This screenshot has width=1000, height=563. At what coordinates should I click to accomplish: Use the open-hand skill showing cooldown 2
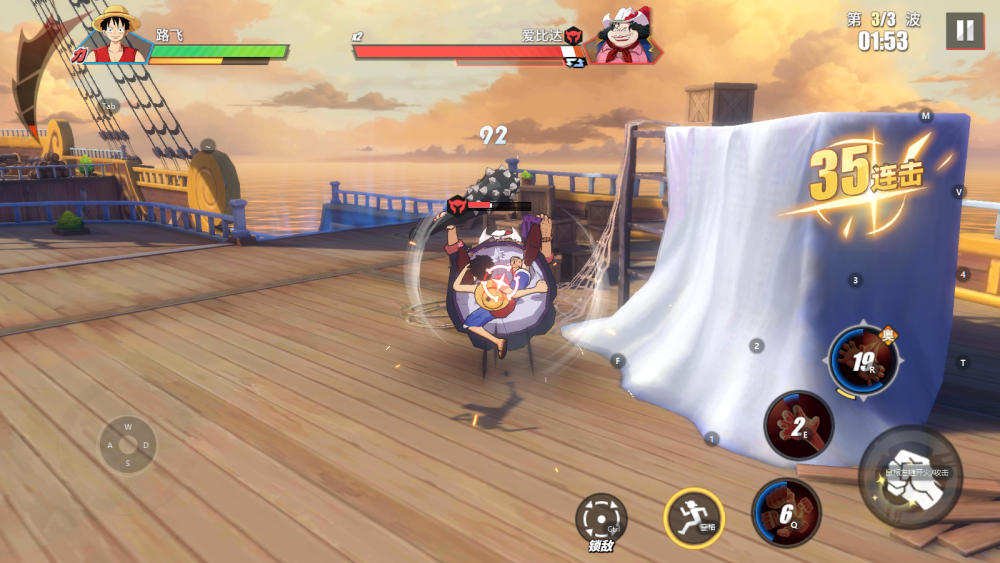point(799,426)
